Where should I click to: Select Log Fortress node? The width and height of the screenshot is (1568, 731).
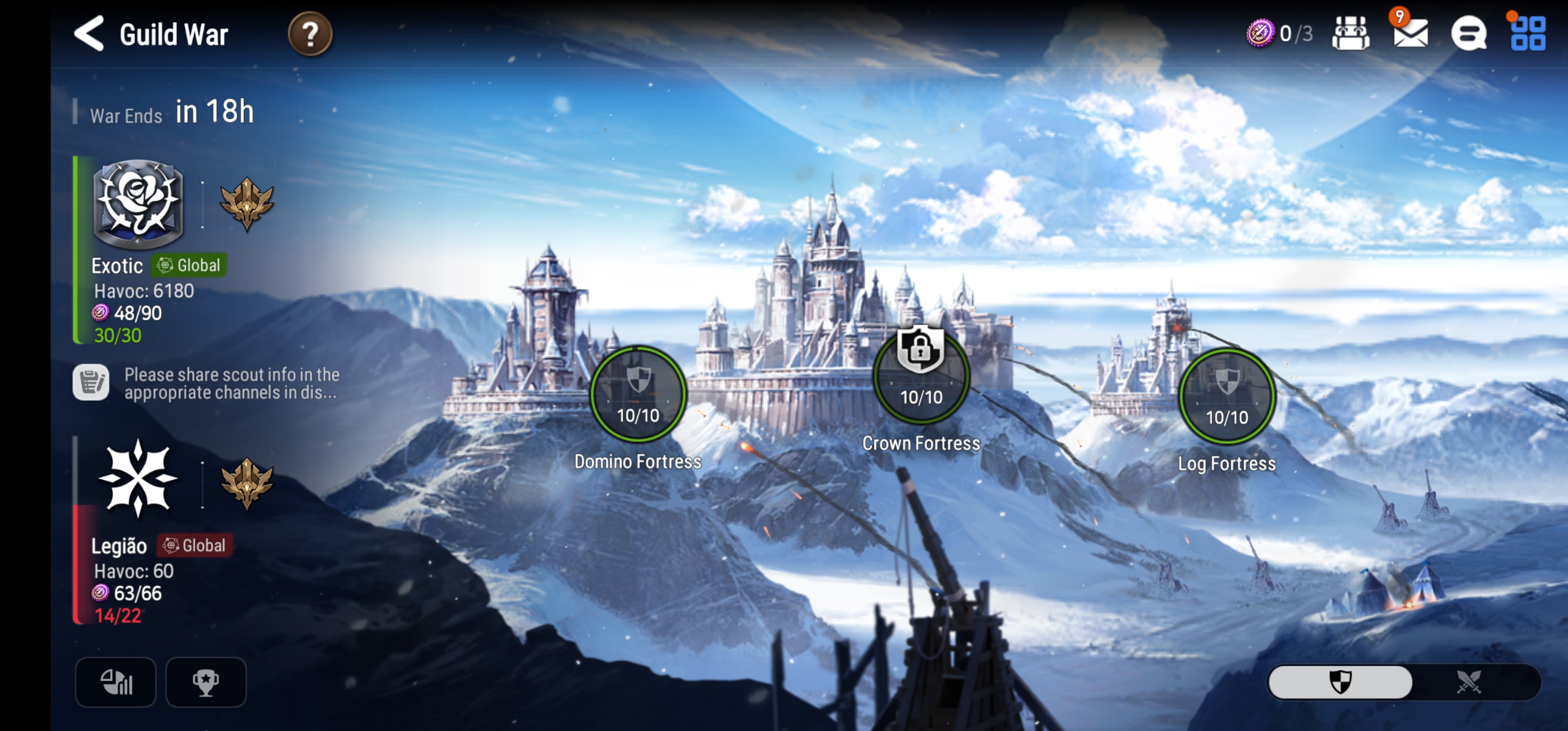pyautogui.click(x=1226, y=397)
